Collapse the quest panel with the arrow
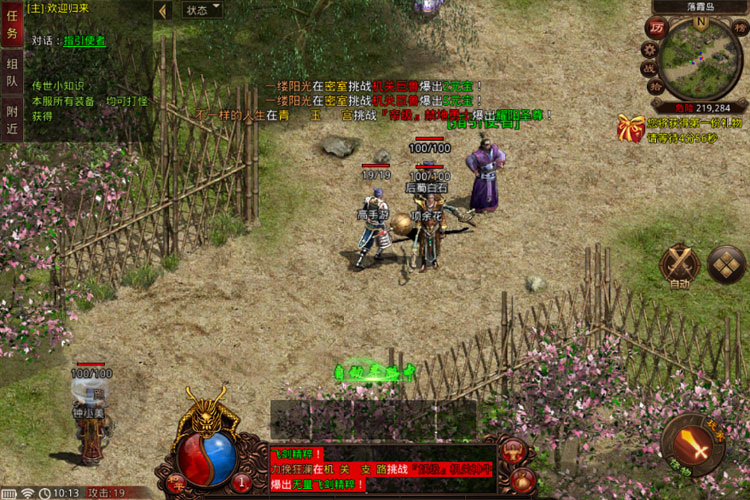 [163, 10]
